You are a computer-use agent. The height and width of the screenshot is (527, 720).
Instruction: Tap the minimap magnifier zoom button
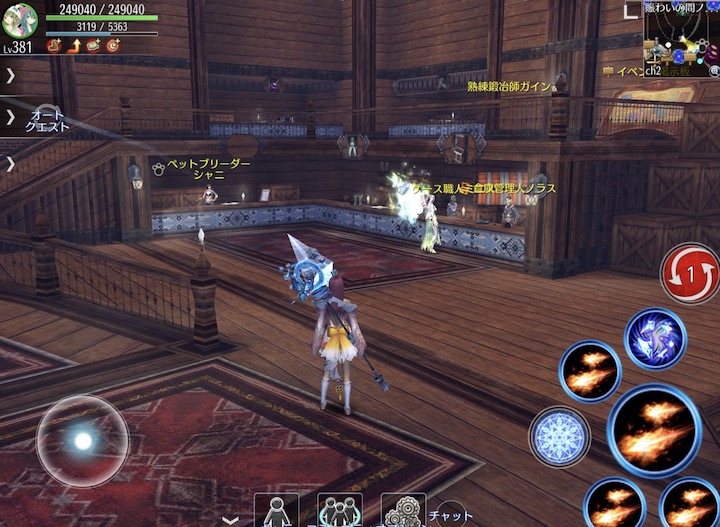712,72
